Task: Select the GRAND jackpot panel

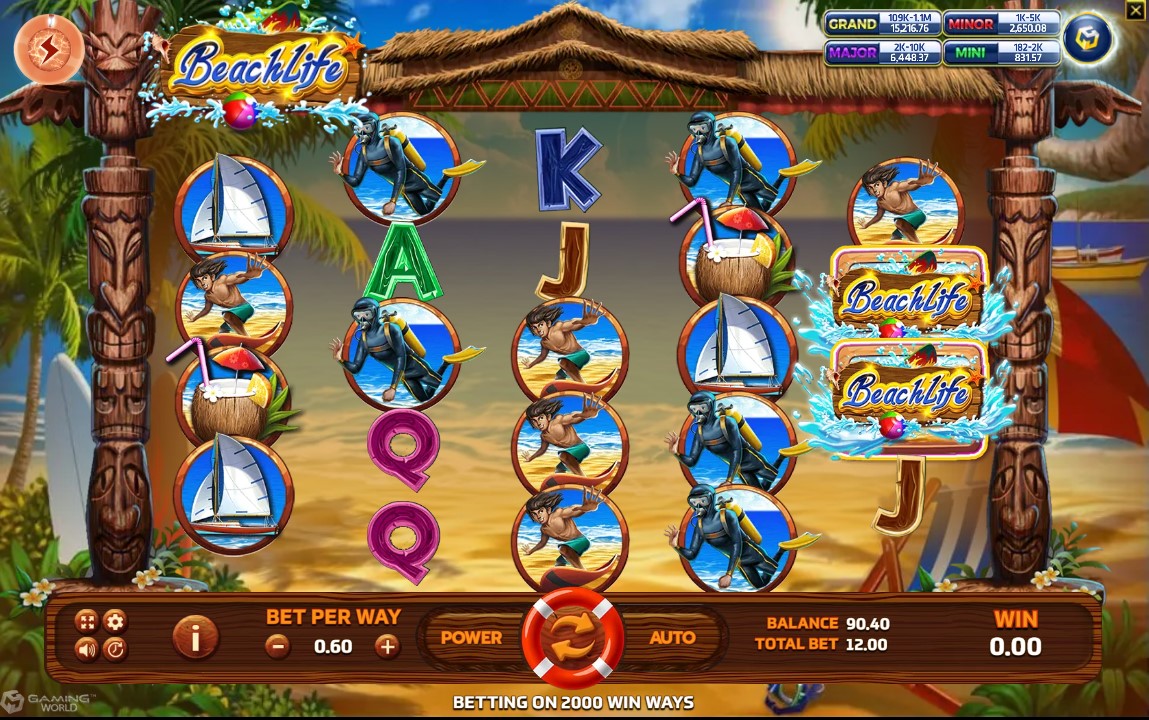Action: (882, 24)
